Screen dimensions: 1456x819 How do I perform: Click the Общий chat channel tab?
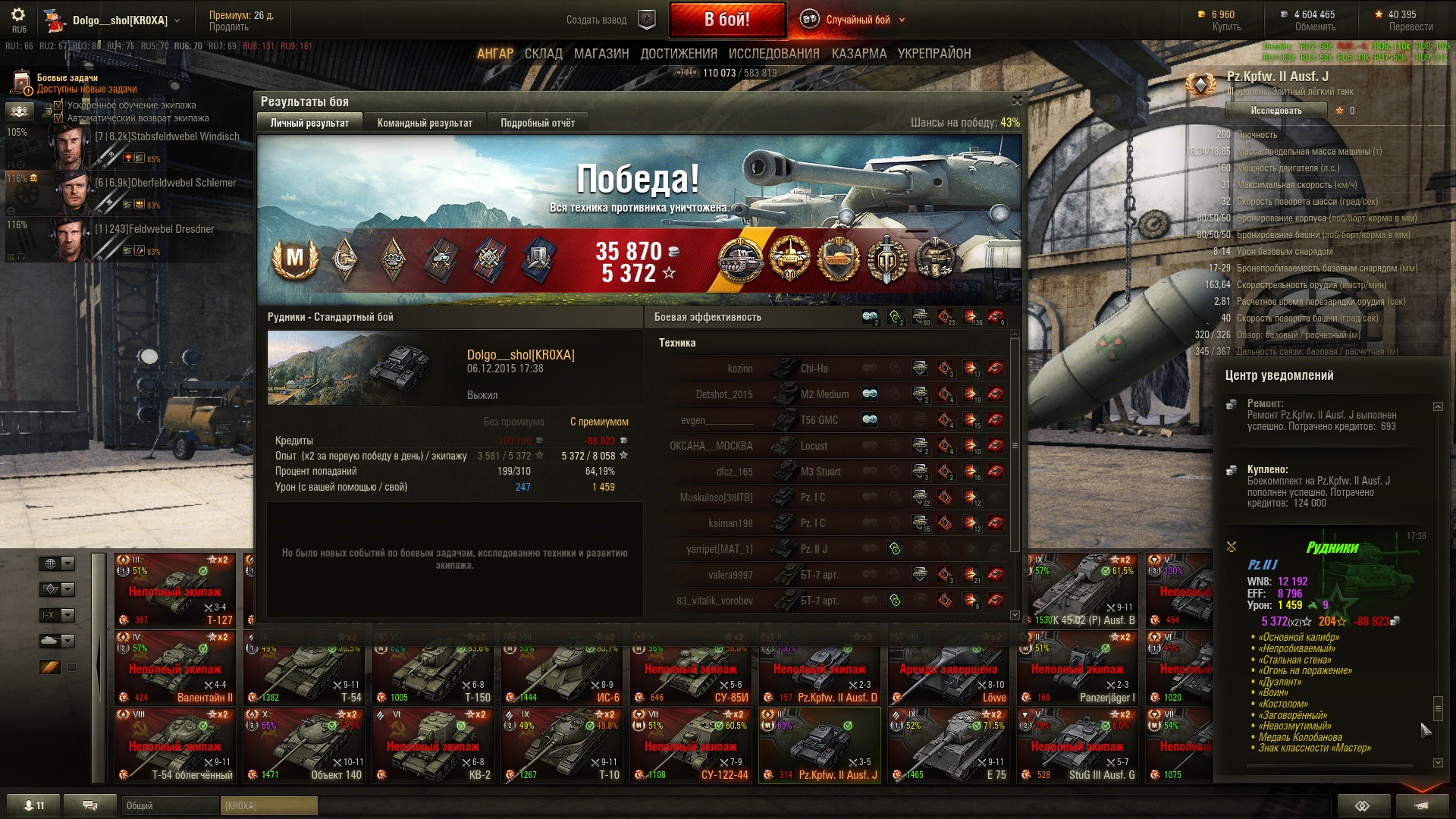[x=169, y=805]
